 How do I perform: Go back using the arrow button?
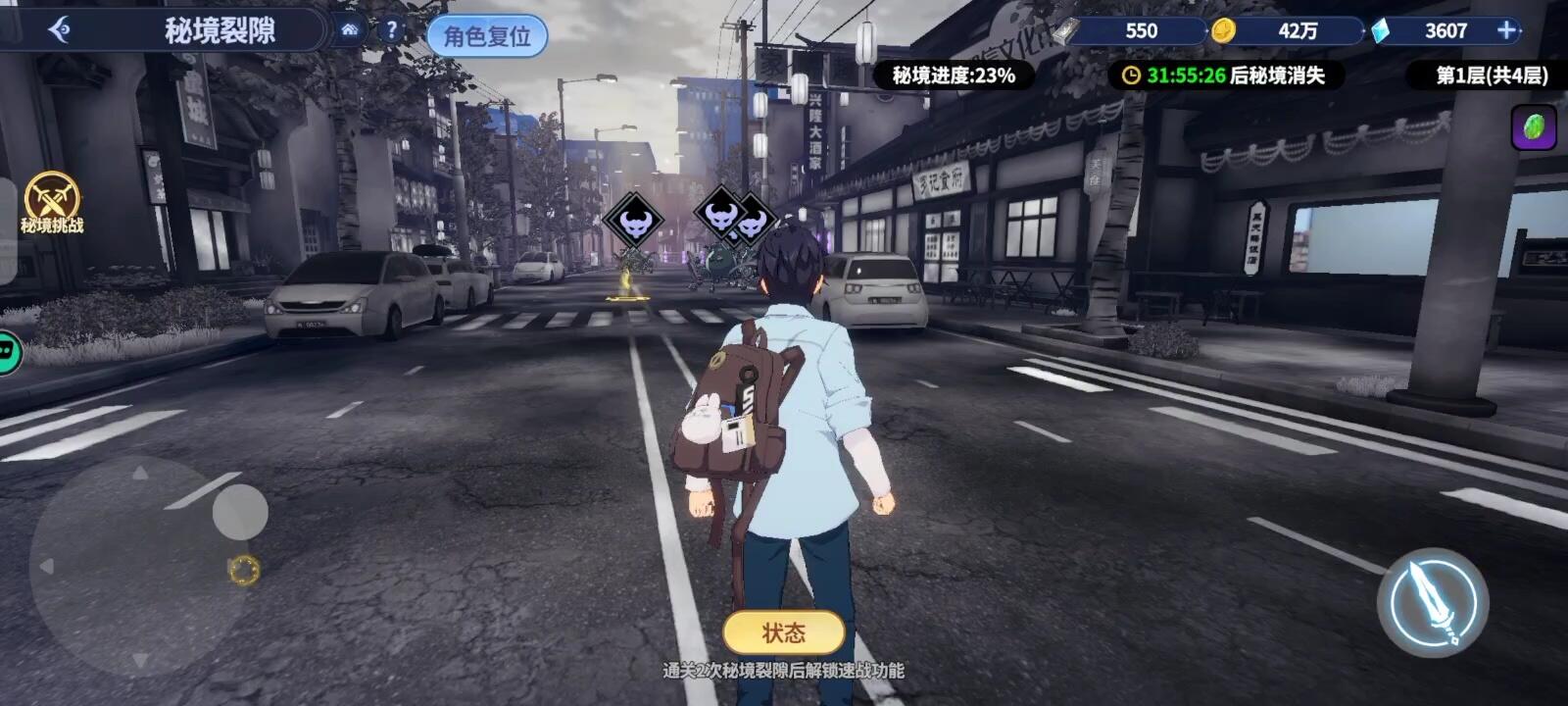[x=59, y=30]
